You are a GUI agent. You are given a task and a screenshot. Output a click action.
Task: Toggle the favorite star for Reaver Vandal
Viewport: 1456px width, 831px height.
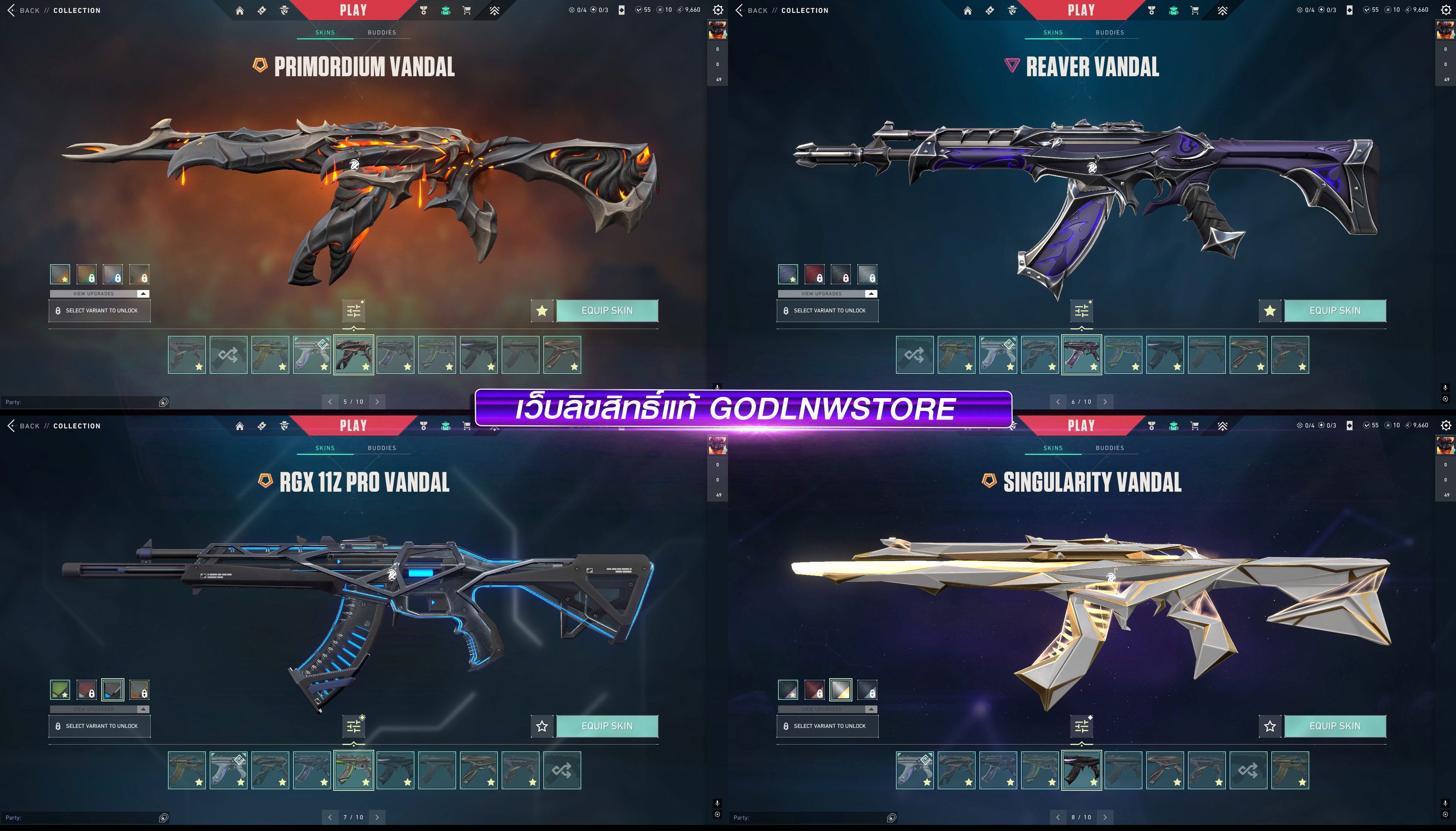click(1269, 310)
